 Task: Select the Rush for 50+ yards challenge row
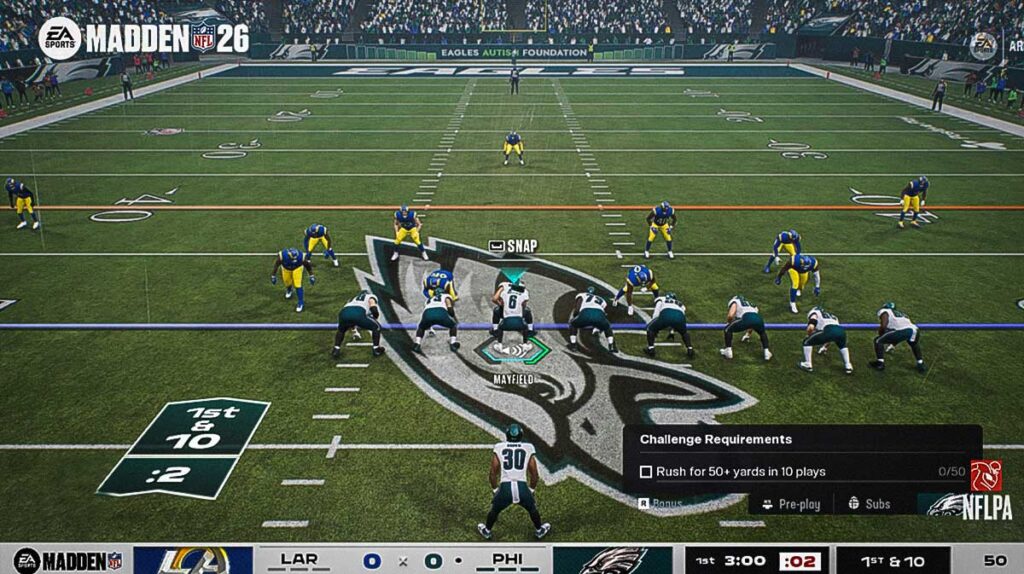tap(740, 471)
